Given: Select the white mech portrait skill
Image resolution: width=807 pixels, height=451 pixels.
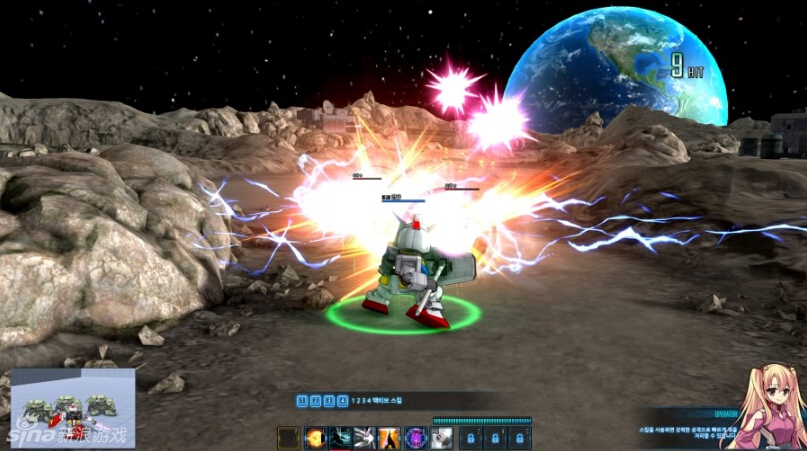Looking at the screenshot, I should [x=441, y=438].
